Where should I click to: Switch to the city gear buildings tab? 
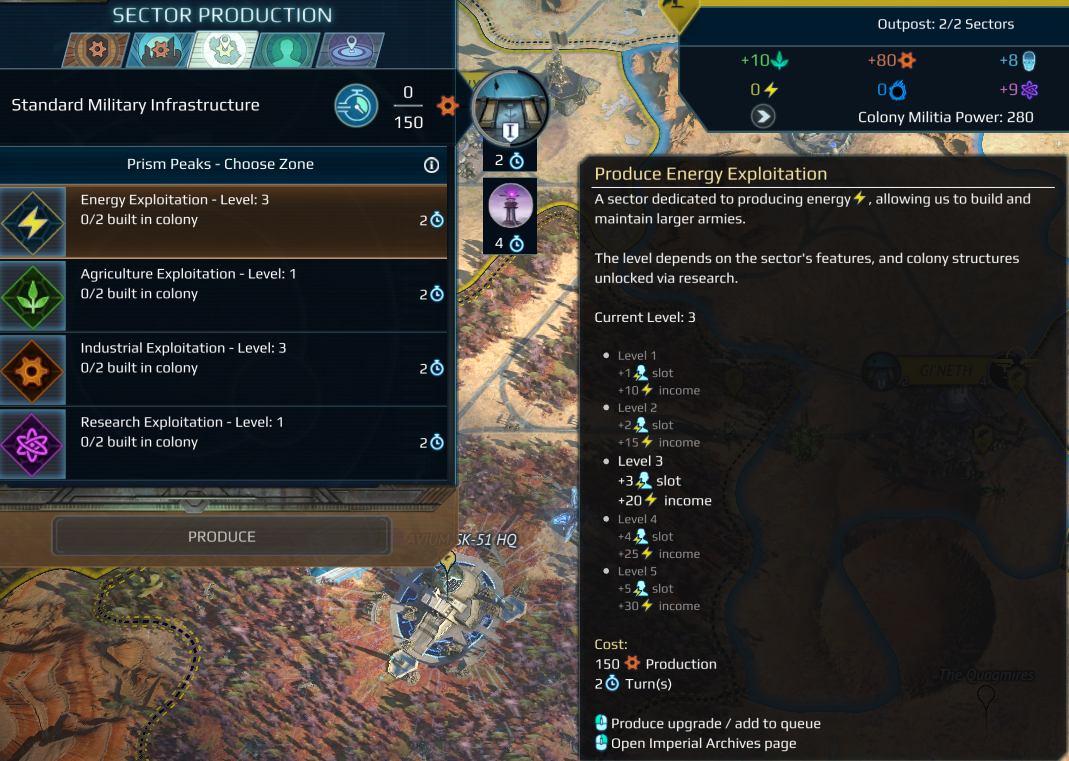pos(160,49)
